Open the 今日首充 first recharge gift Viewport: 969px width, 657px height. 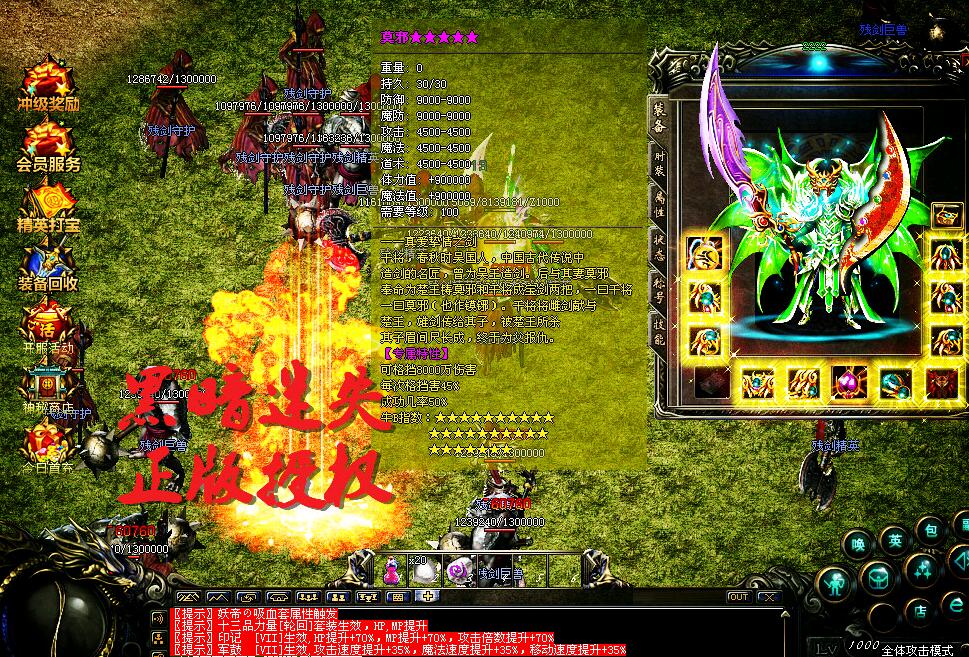48,447
